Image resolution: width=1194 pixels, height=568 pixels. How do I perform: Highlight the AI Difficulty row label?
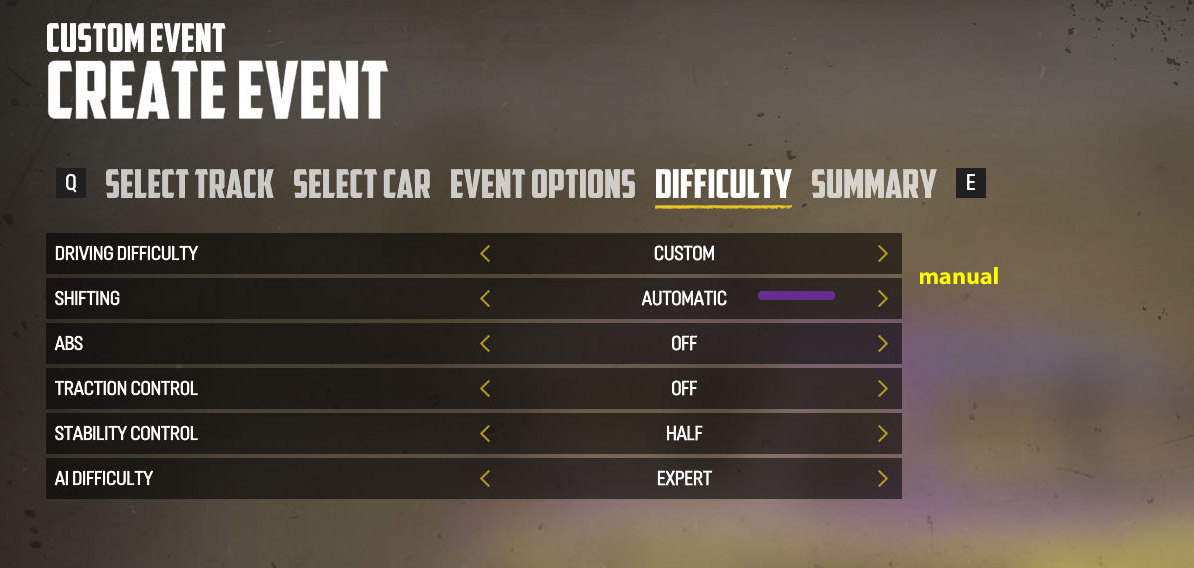coord(104,479)
